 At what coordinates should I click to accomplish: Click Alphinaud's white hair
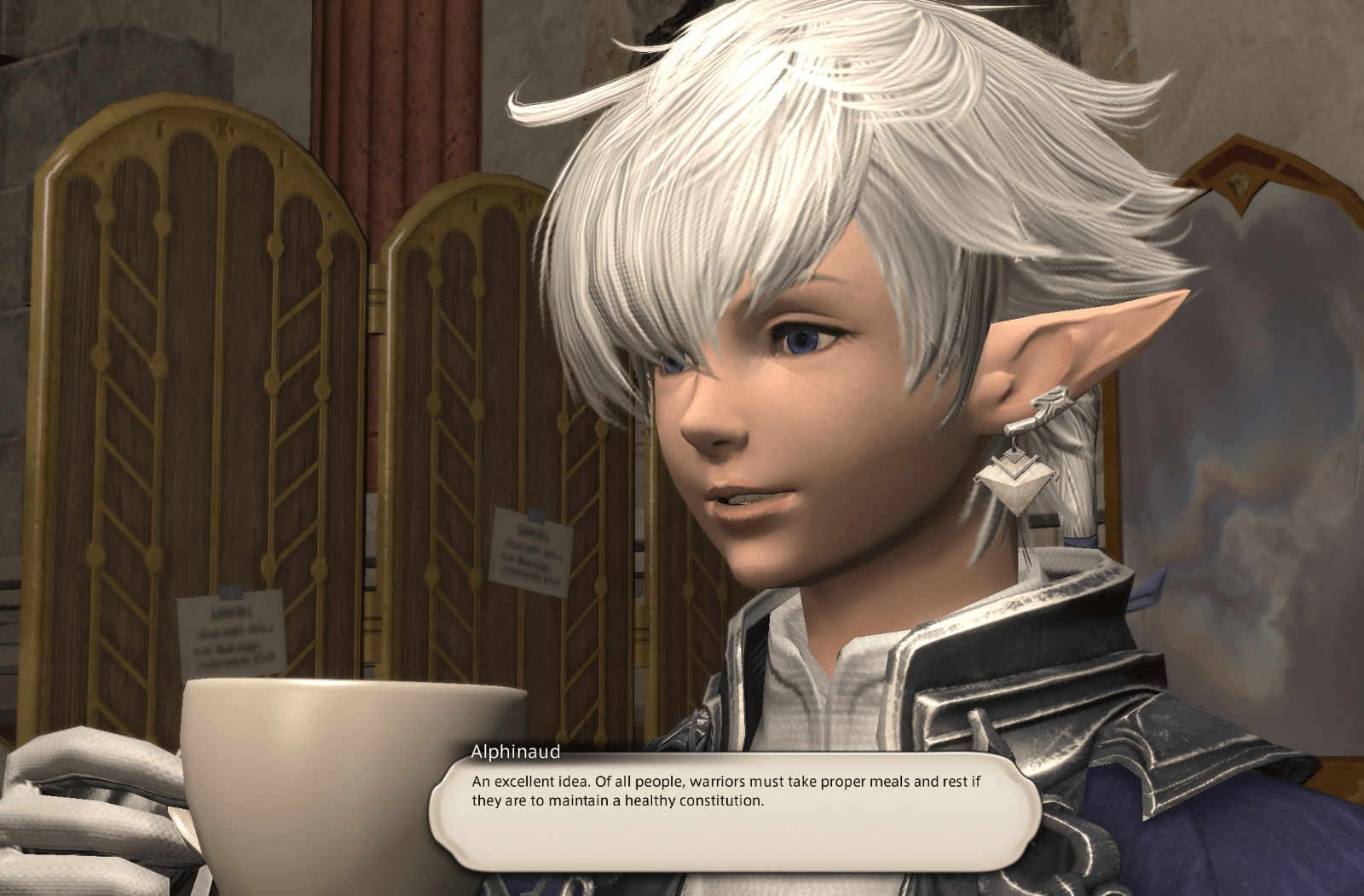pos(810,128)
